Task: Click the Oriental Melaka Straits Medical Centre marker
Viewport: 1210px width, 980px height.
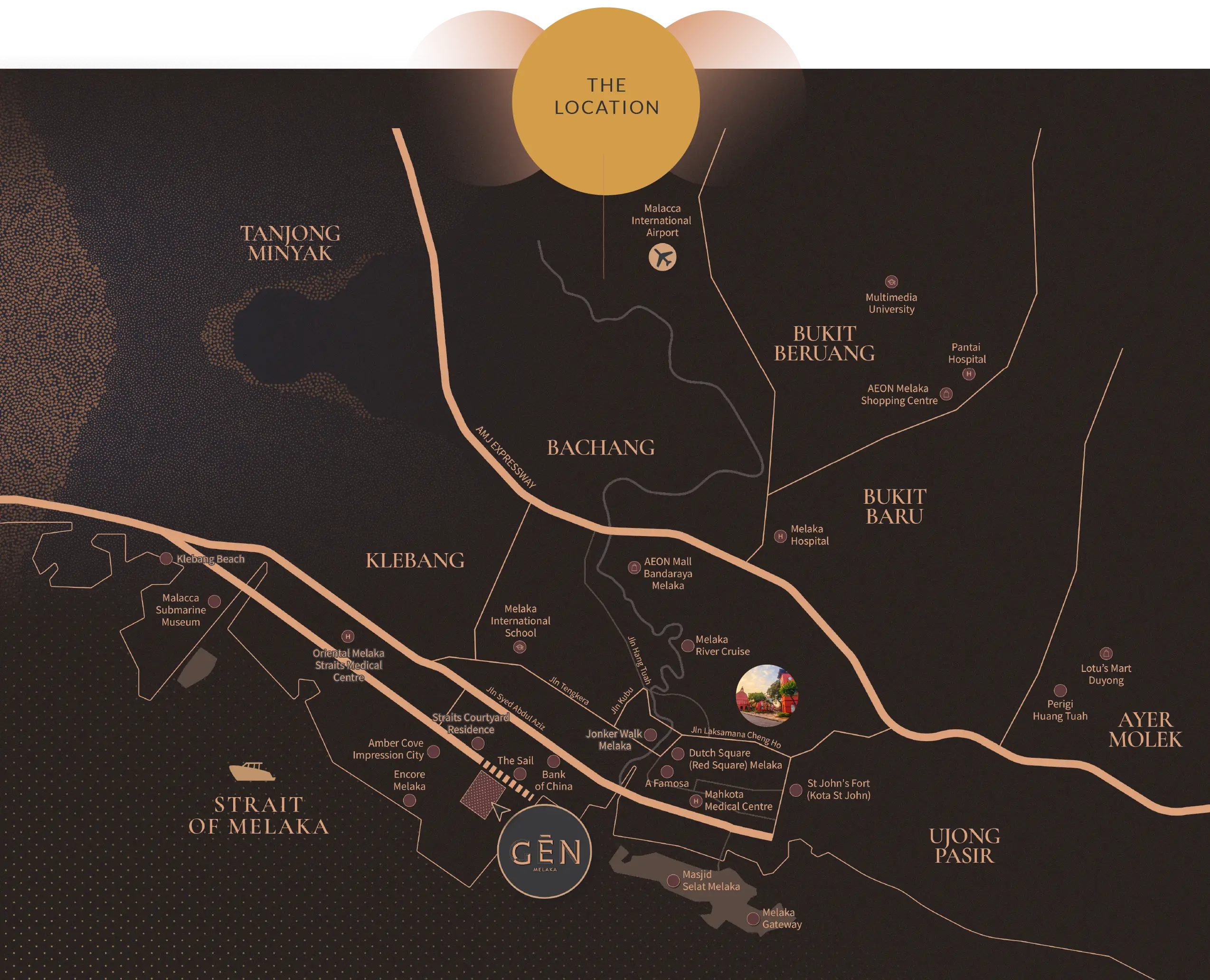Action: (x=348, y=637)
